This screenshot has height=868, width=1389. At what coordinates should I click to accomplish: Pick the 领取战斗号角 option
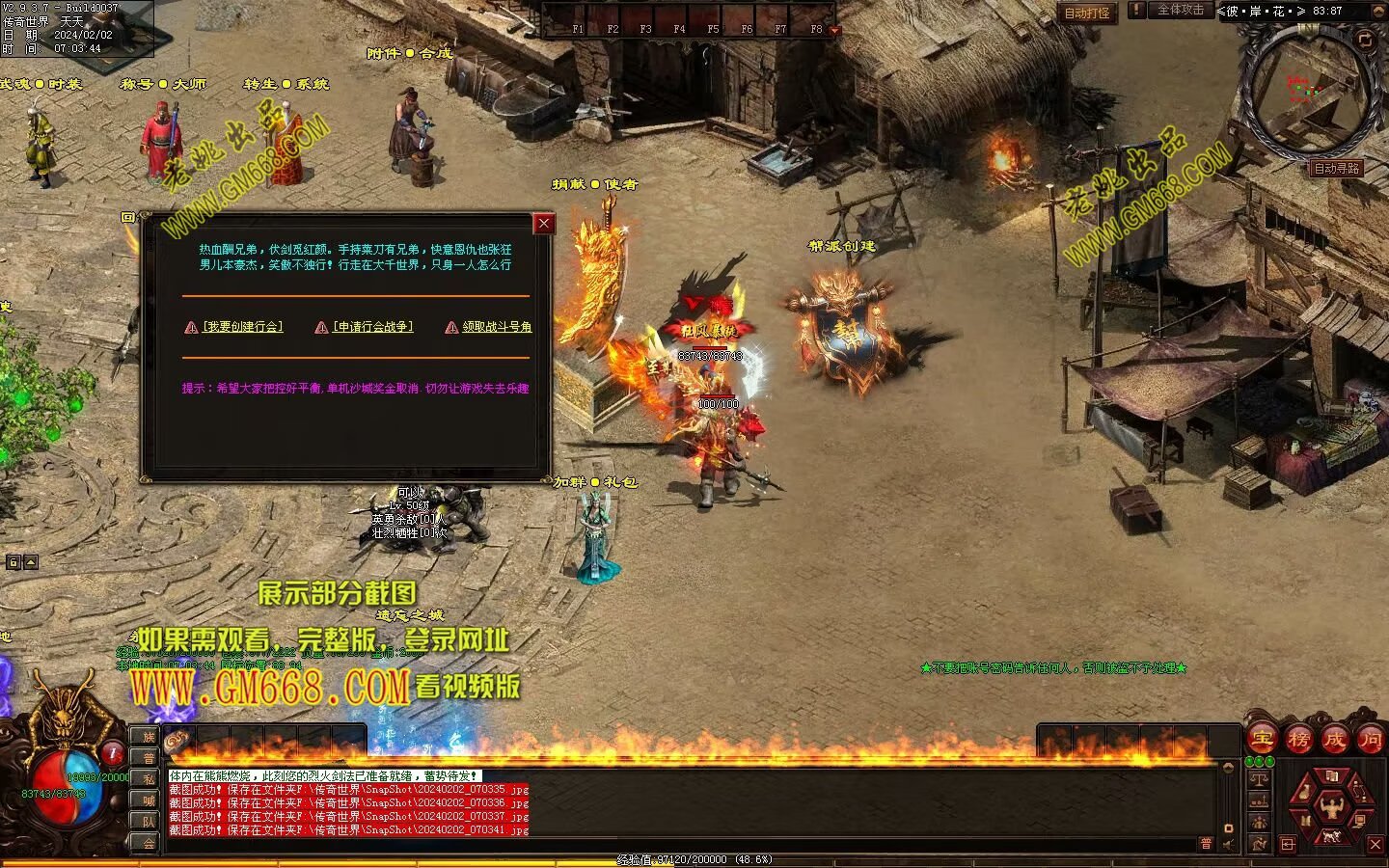click(496, 327)
